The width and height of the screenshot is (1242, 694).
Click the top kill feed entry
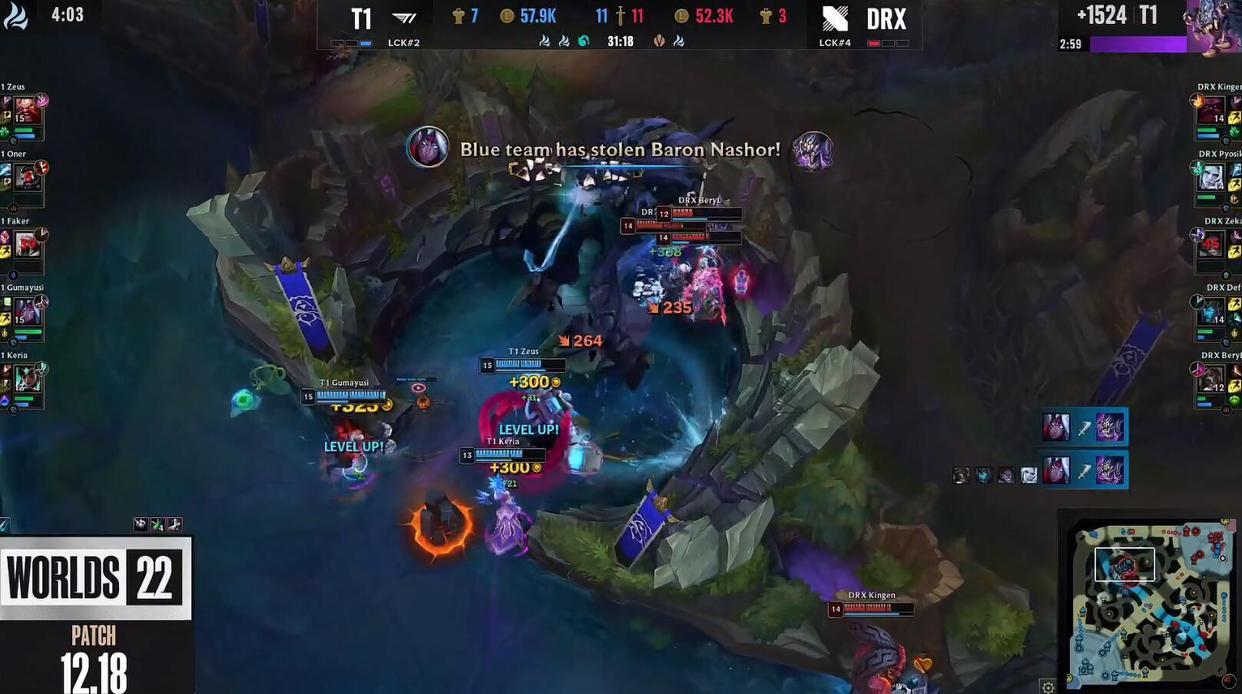coord(1084,428)
